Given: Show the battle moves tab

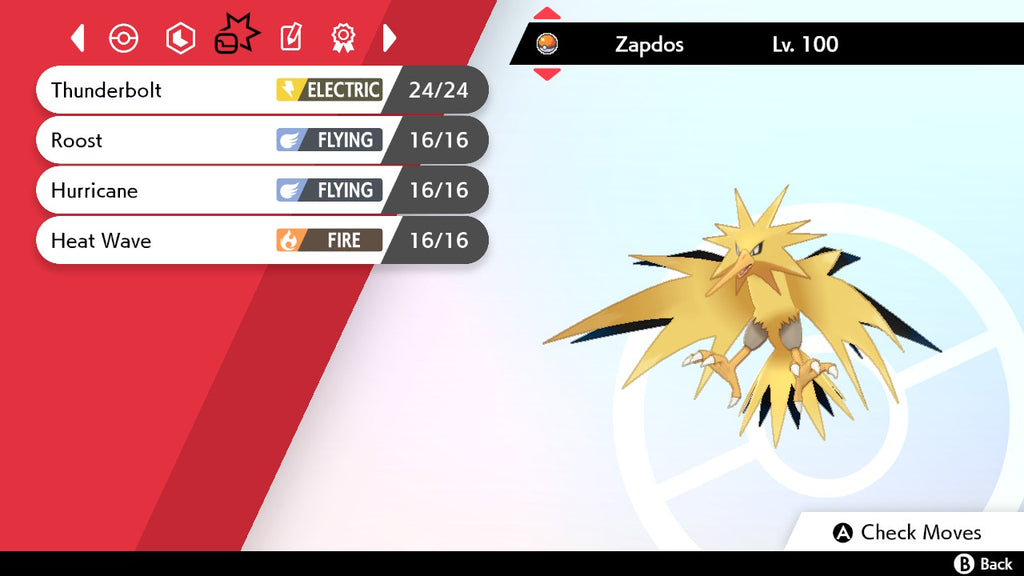Looking at the screenshot, I should pyautogui.click(x=236, y=38).
